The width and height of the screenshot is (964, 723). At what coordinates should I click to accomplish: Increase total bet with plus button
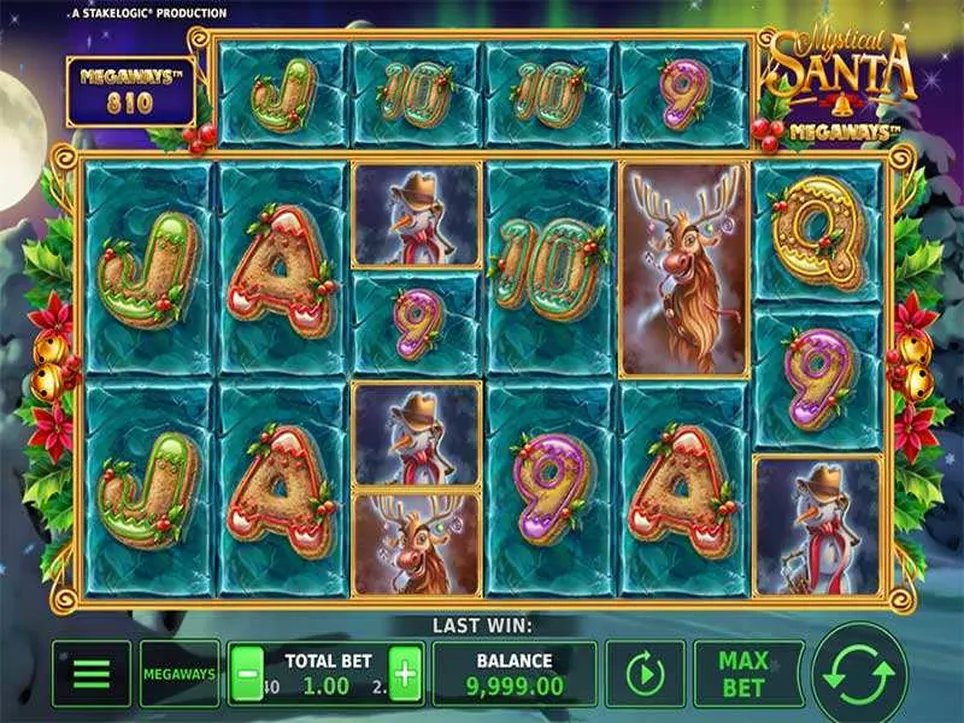click(x=405, y=674)
